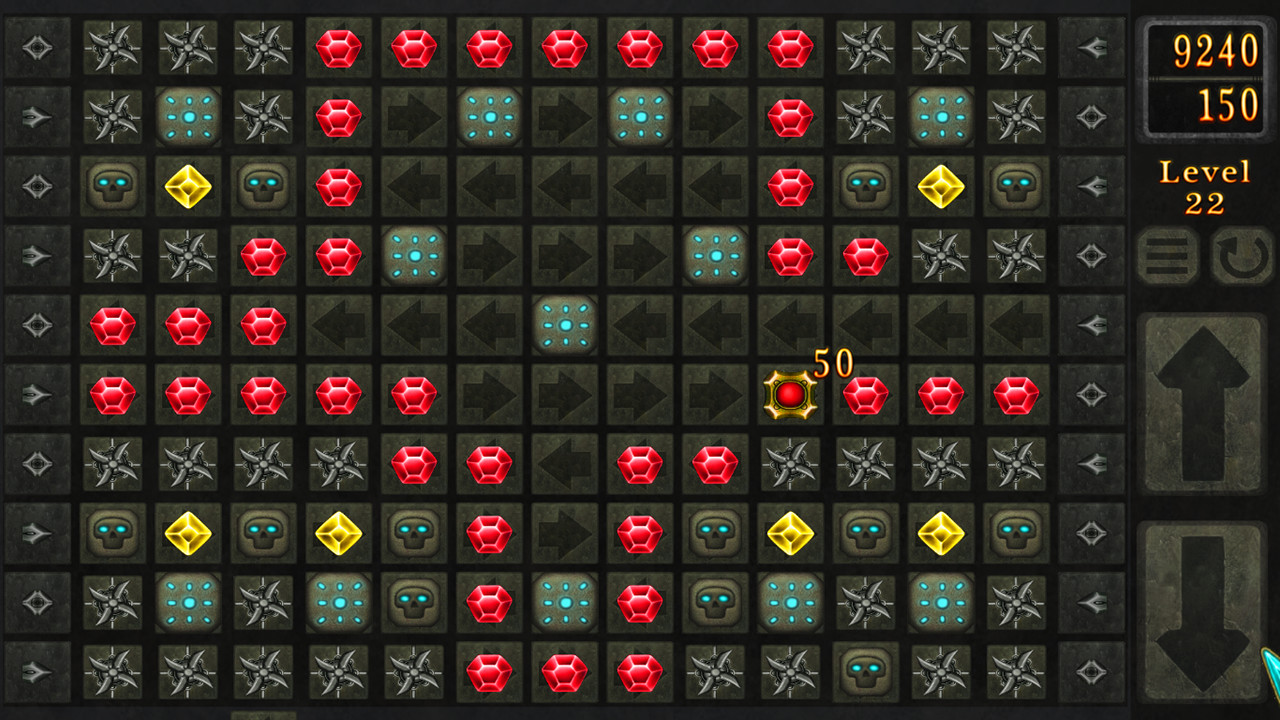Image resolution: width=1280 pixels, height=720 pixels.
Task: Select the blue snowflake tile in board center
Action: point(565,324)
